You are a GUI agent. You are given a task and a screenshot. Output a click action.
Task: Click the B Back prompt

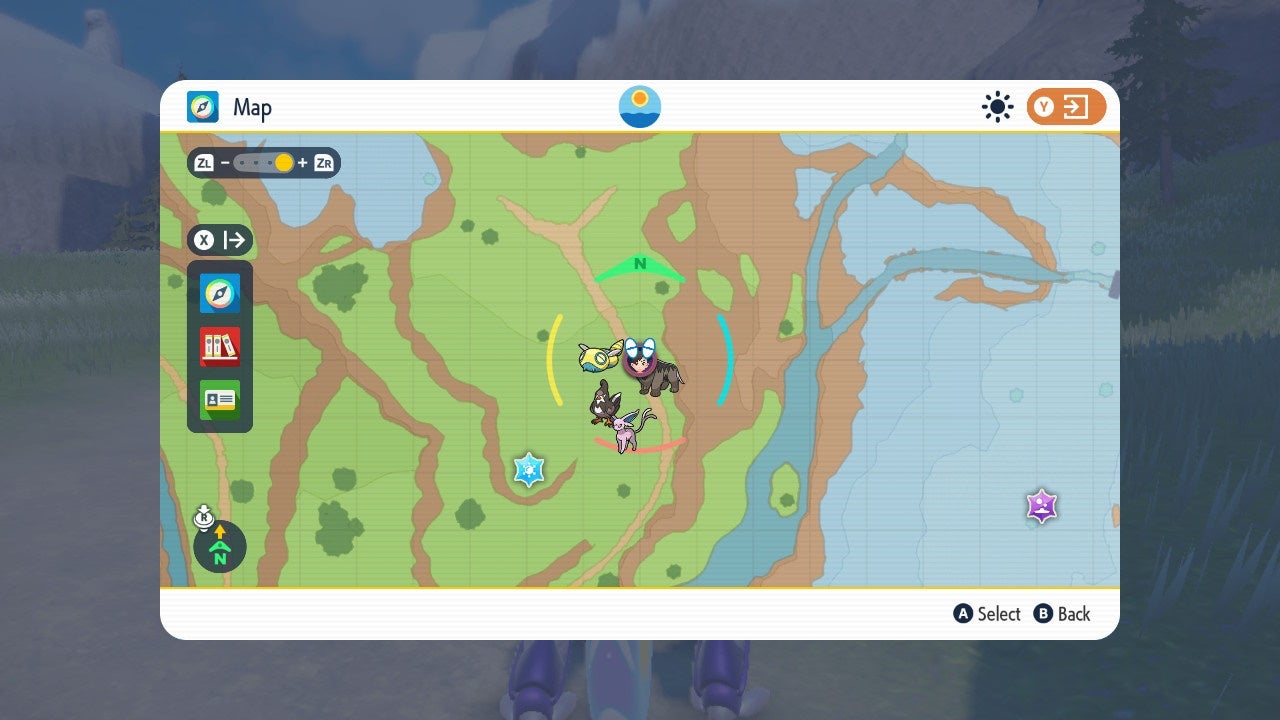click(1062, 614)
